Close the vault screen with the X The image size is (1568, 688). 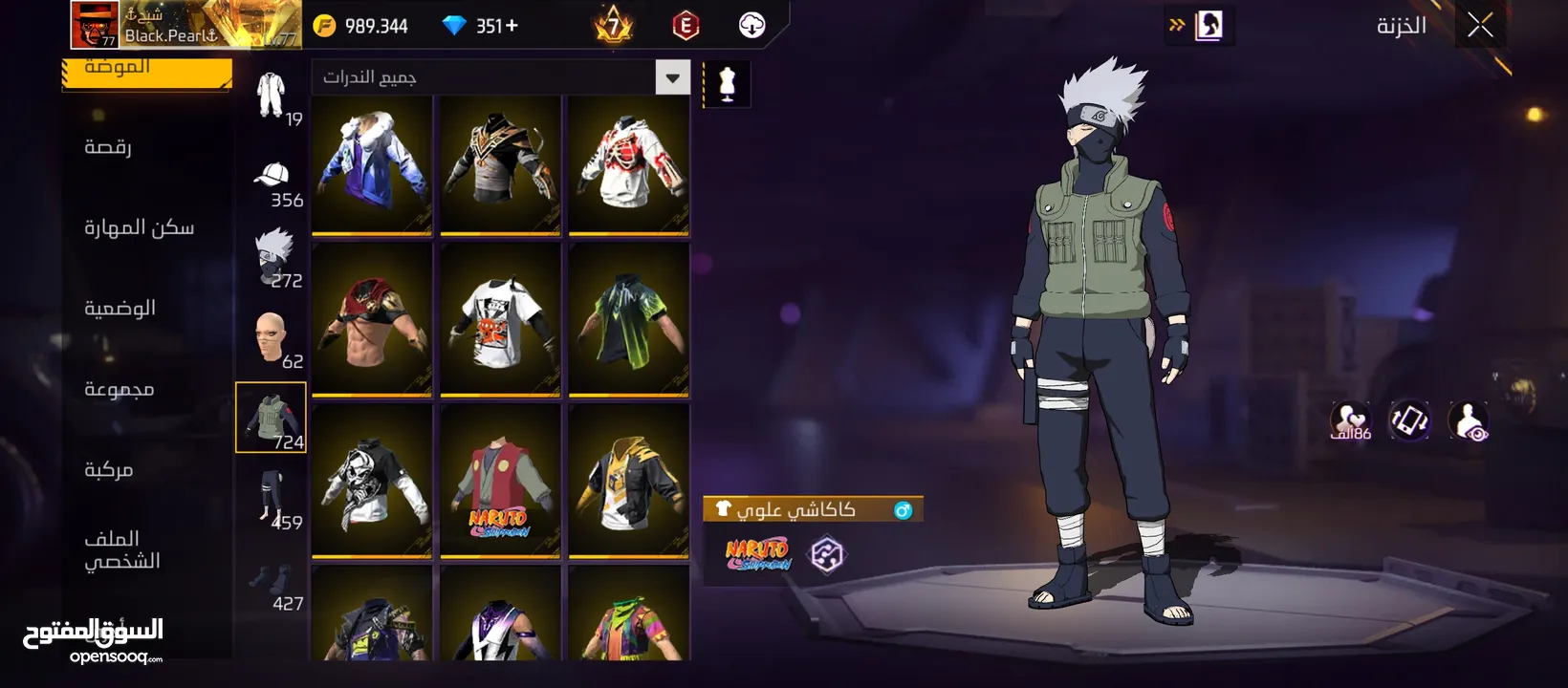click(1480, 26)
